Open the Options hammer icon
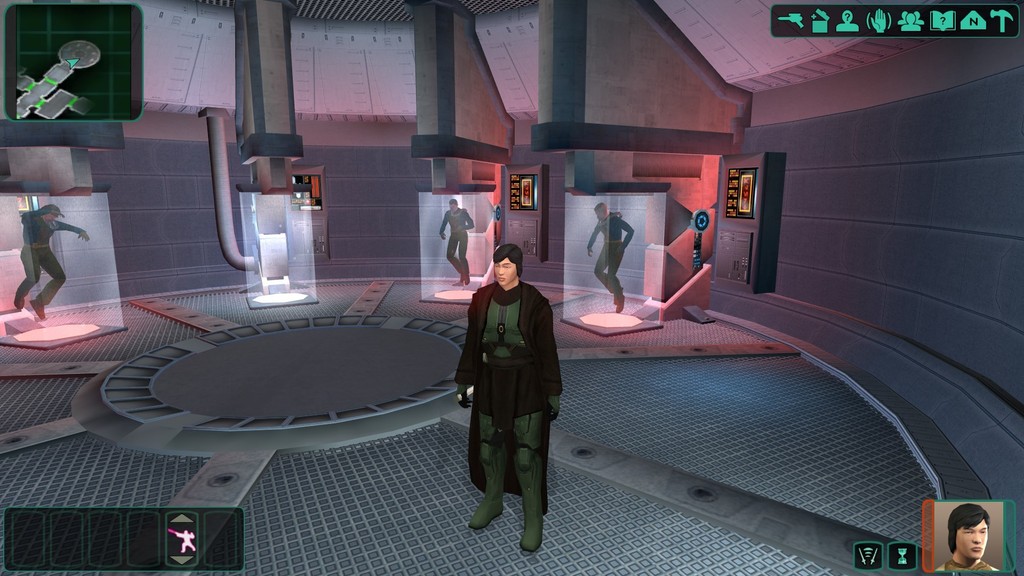This screenshot has width=1024, height=576. tap(1001, 21)
